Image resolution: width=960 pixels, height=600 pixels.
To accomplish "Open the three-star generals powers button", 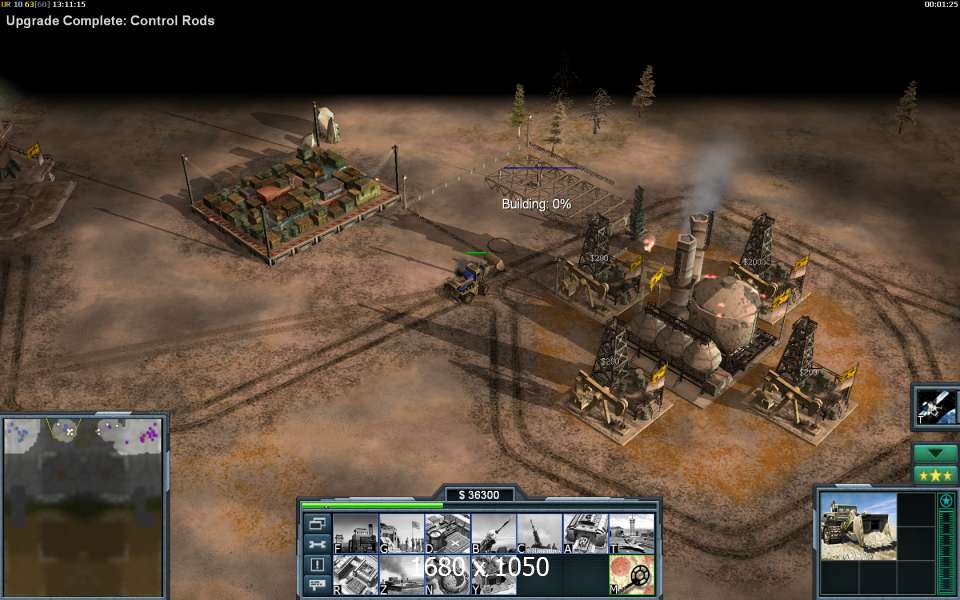I will pos(936,475).
